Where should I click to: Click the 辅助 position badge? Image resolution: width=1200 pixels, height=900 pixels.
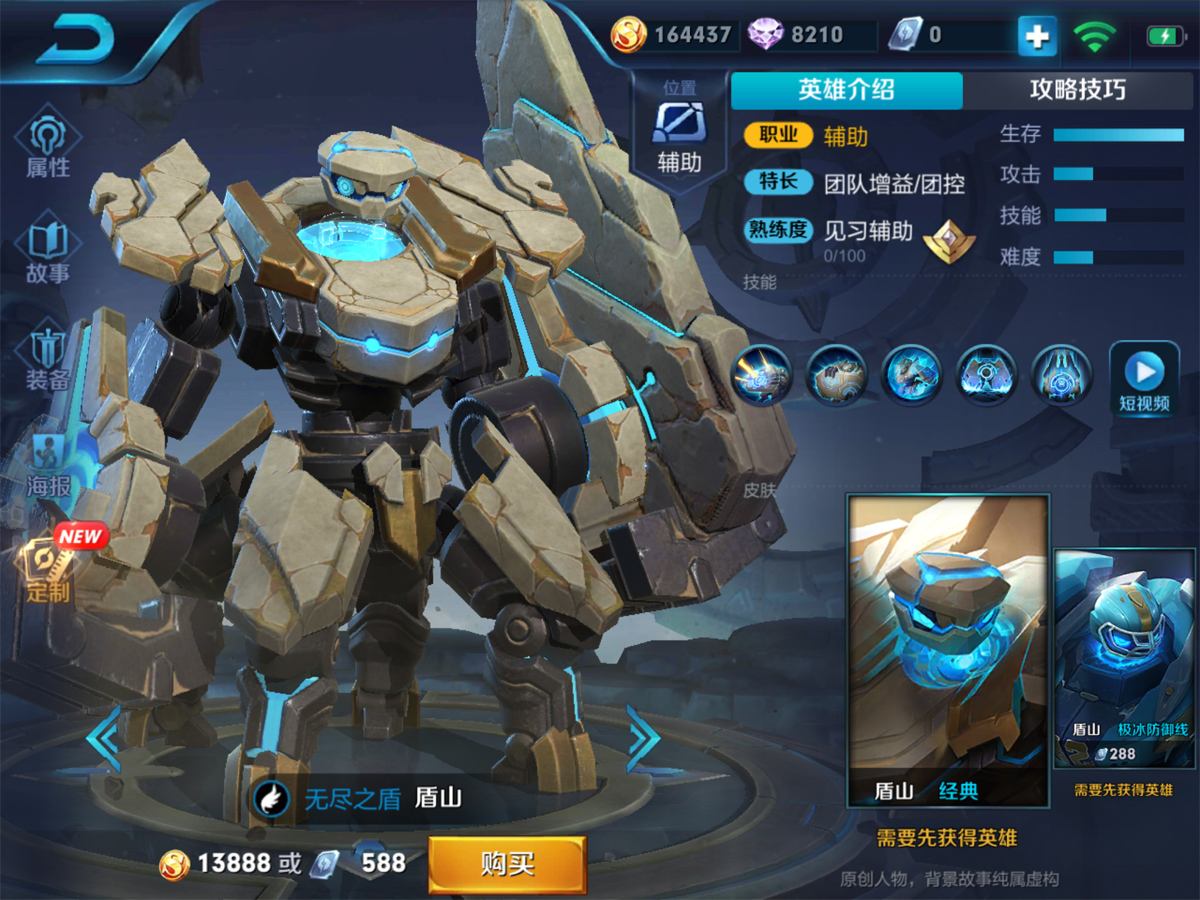(x=679, y=128)
